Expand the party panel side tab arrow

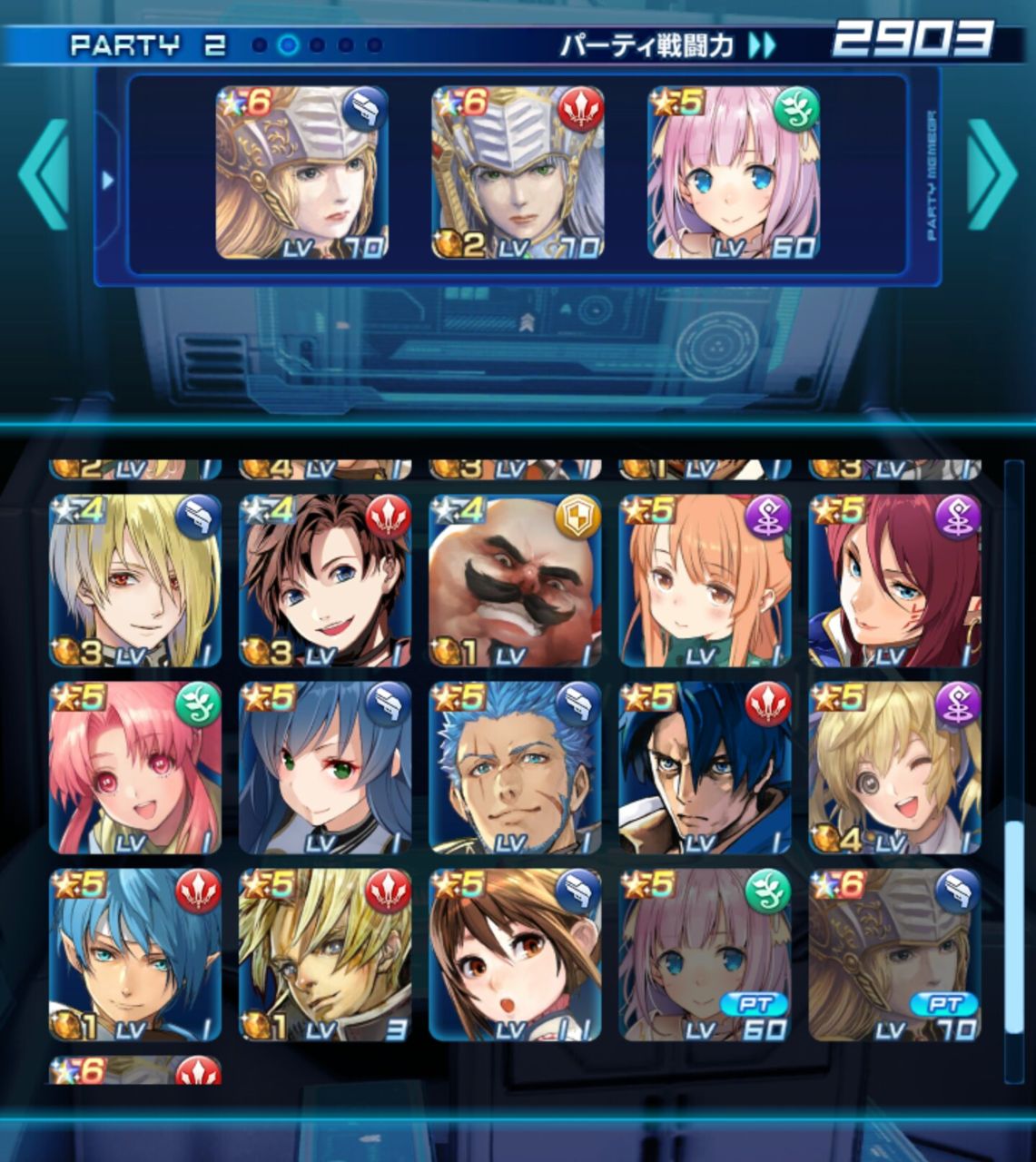click(x=108, y=180)
